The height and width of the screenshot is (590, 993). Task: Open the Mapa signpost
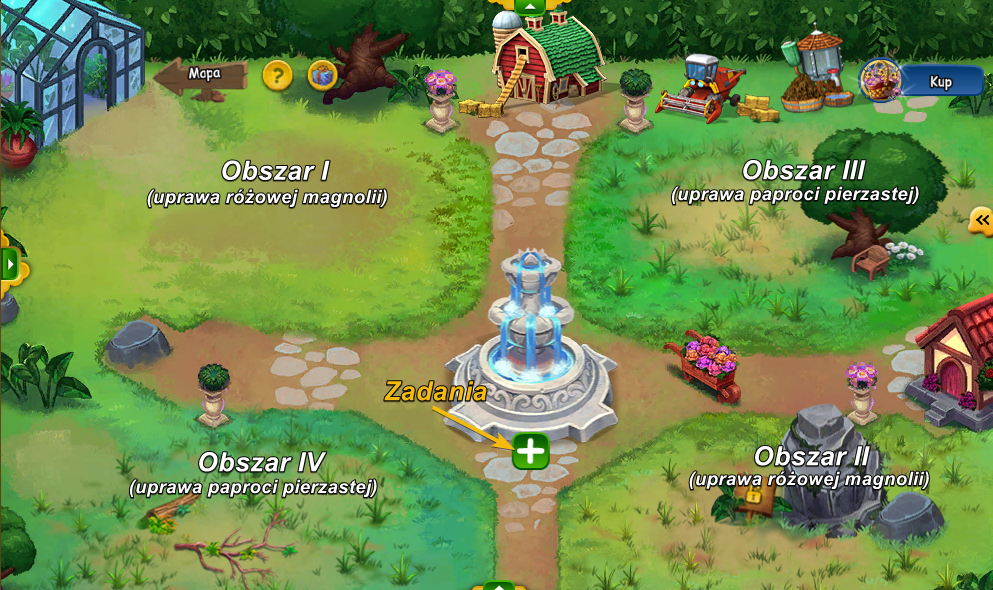pyautogui.click(x=203, y=76)
